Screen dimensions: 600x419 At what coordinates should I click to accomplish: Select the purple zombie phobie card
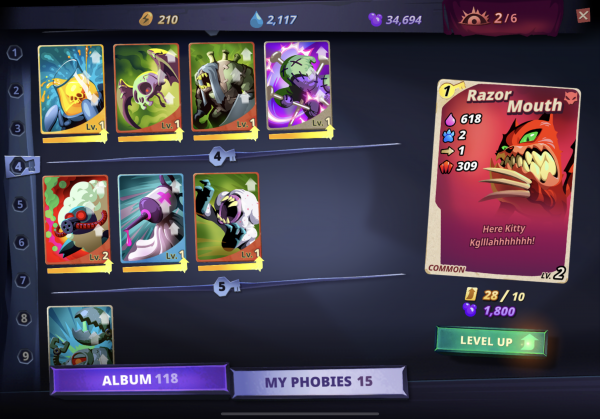coord(297,89)
